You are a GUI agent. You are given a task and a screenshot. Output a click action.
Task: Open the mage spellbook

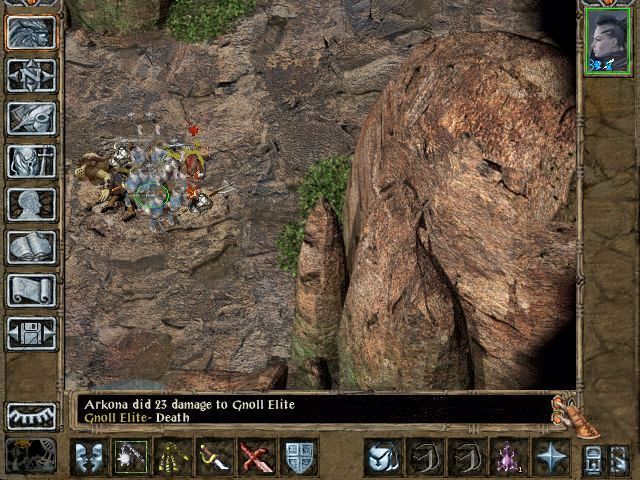point(31,247)
